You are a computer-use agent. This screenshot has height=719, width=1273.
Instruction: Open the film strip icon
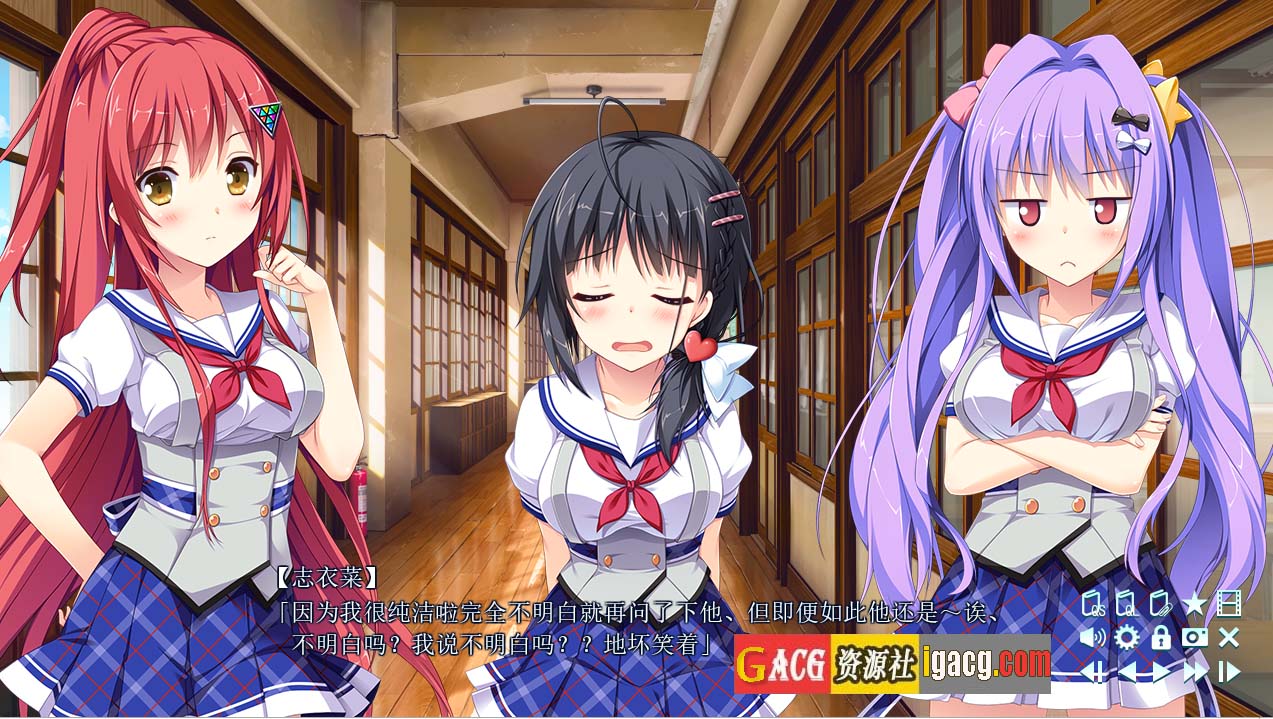[1229, 604]
